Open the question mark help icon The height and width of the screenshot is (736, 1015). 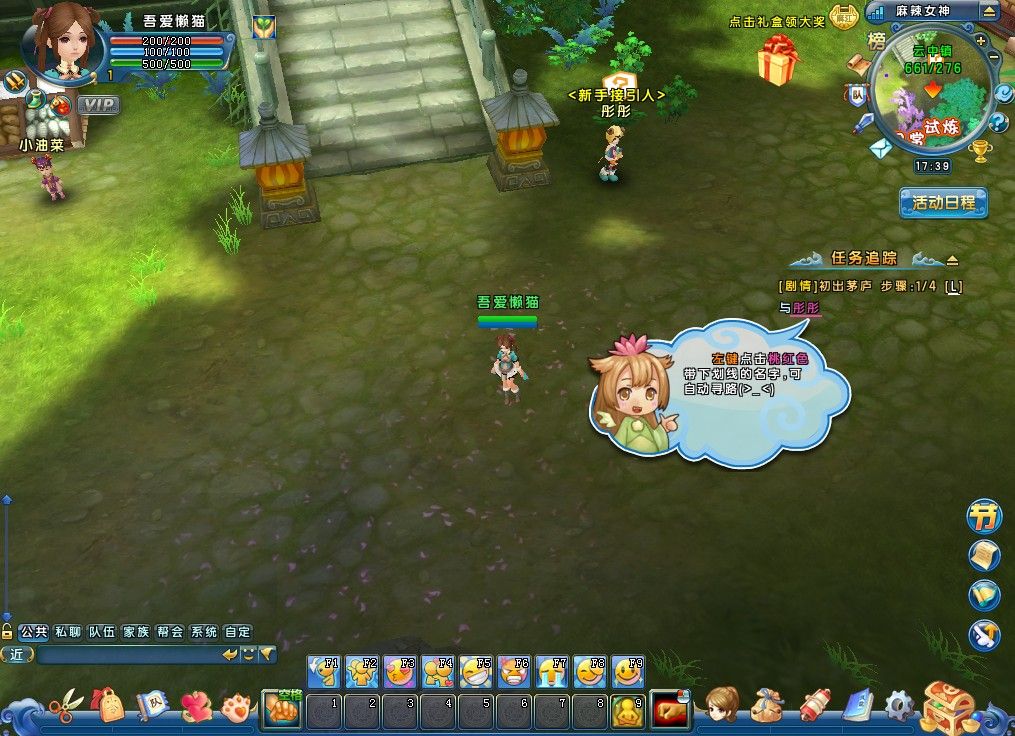point(997,123)
